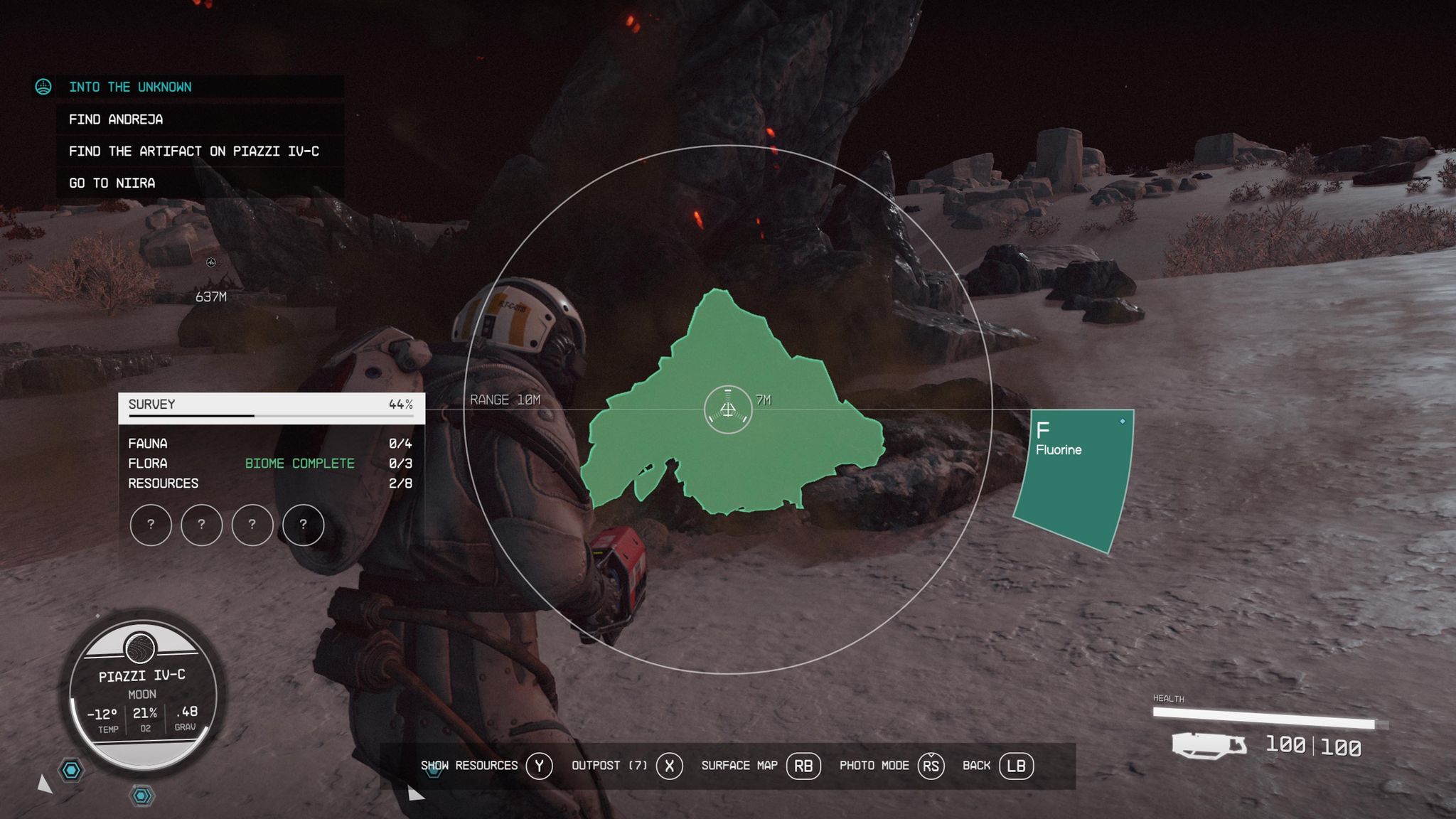Toggle Photo Mode via the RS prompt
The width and height of the screenshot is (1456, 819).
click(x=930, y=766)
